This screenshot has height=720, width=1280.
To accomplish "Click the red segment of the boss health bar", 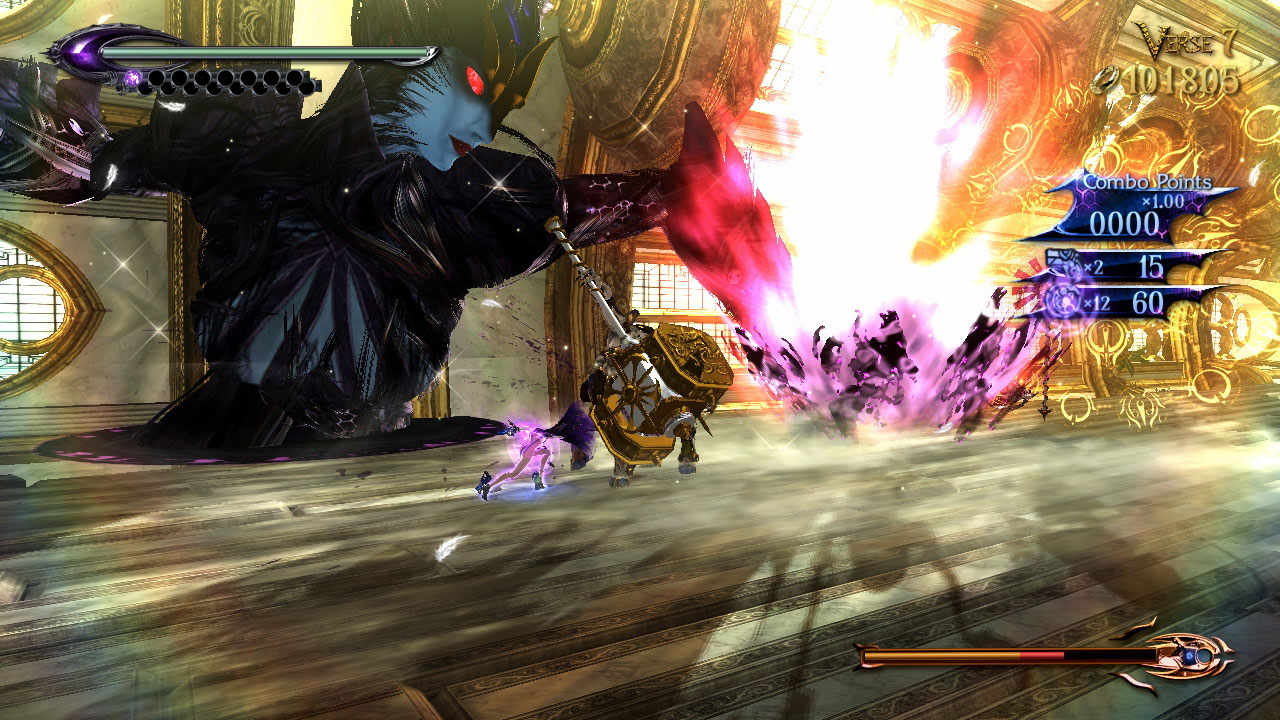I will (1040, 655).
